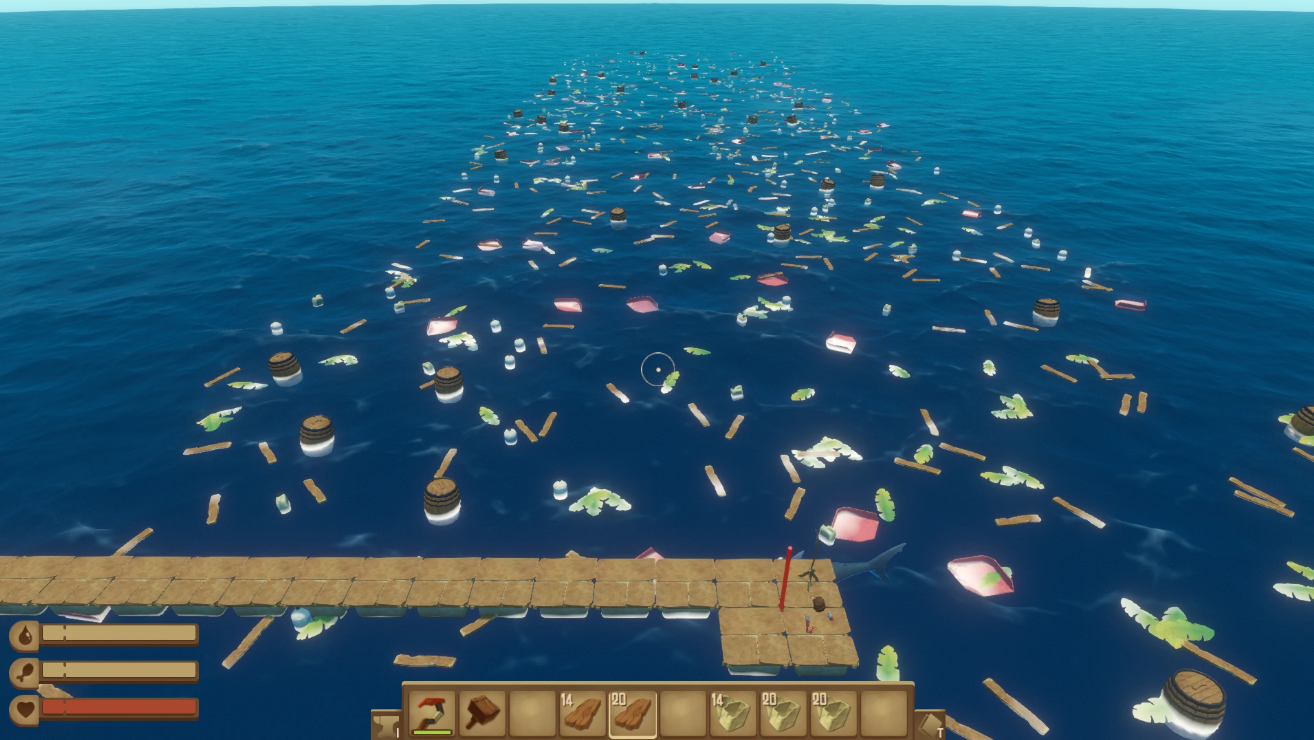This screenshot has height=740, width=1314.
Task: Click the water droplet thirst icon
Action: click(x=23, y=633)
